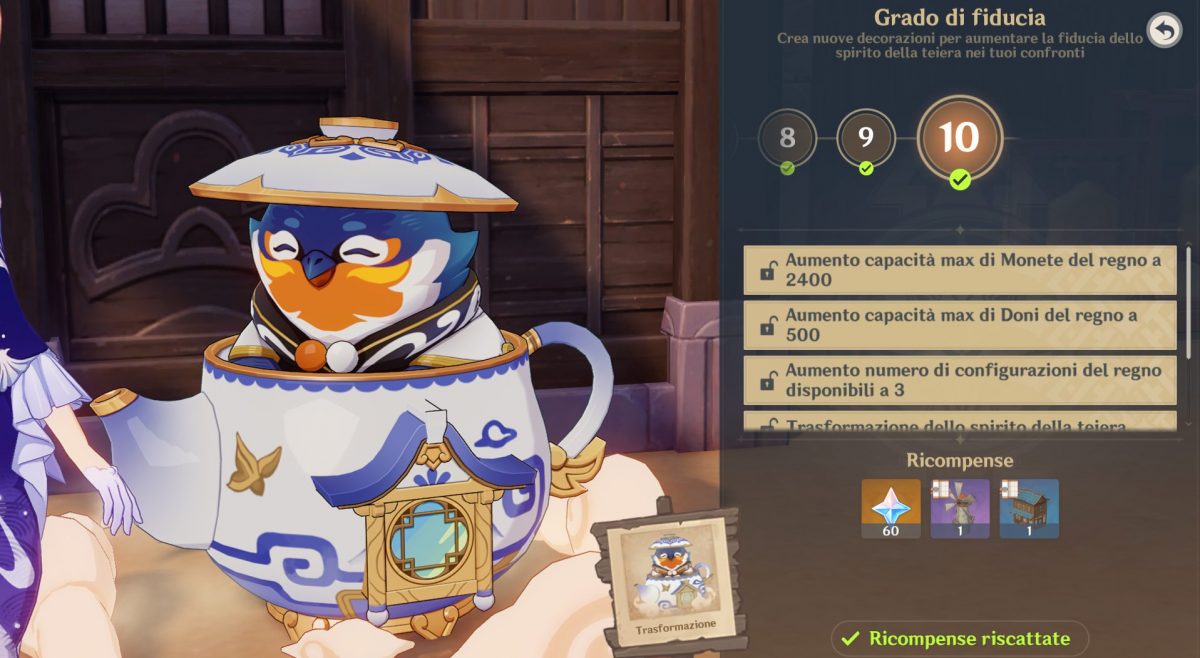The width and height of the screenshot is (1200, 658).
Task: View the Primogem reward icon
Action: [x=890, y=508]
